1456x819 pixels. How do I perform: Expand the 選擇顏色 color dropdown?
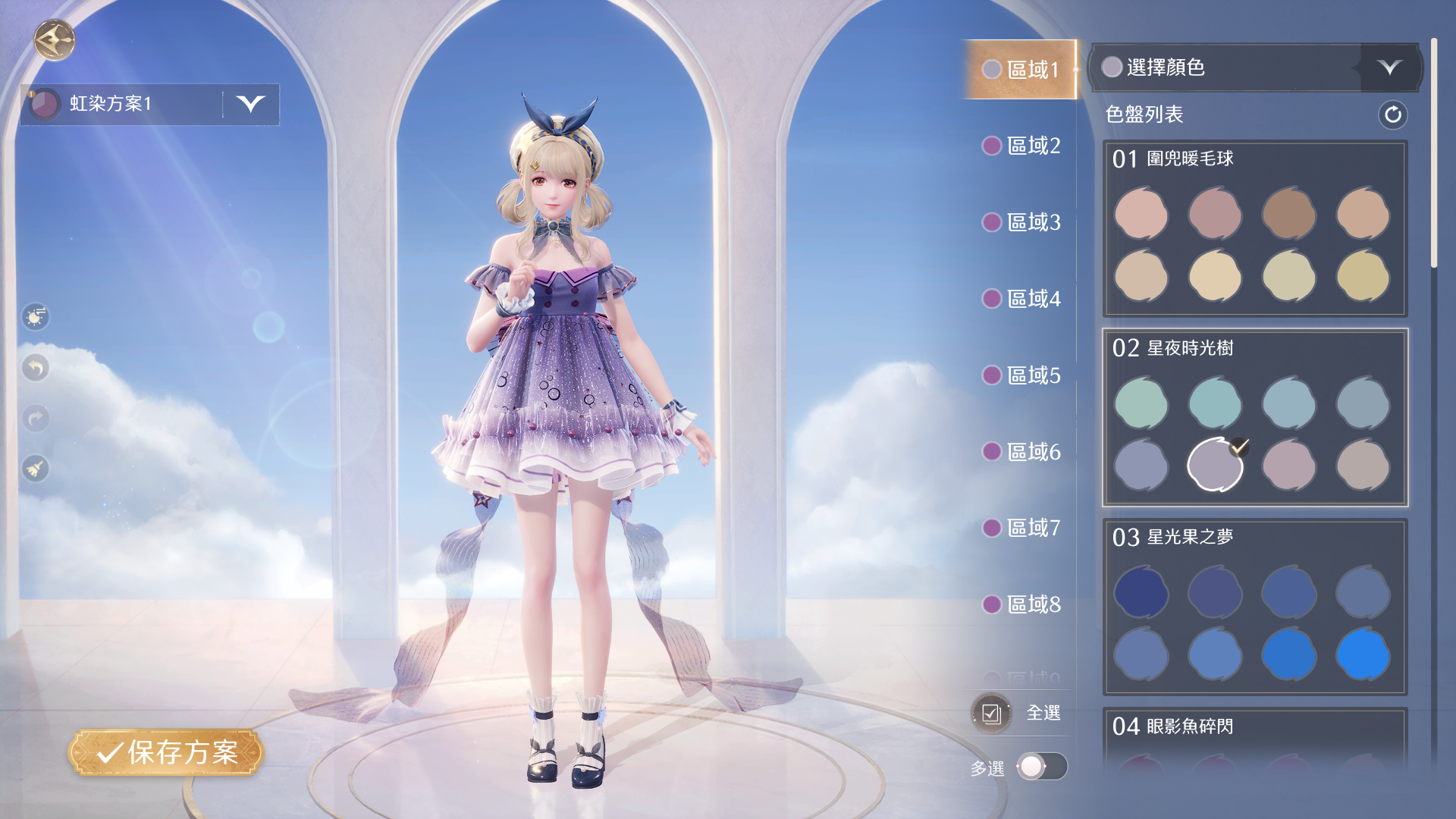pos(1389,67)
